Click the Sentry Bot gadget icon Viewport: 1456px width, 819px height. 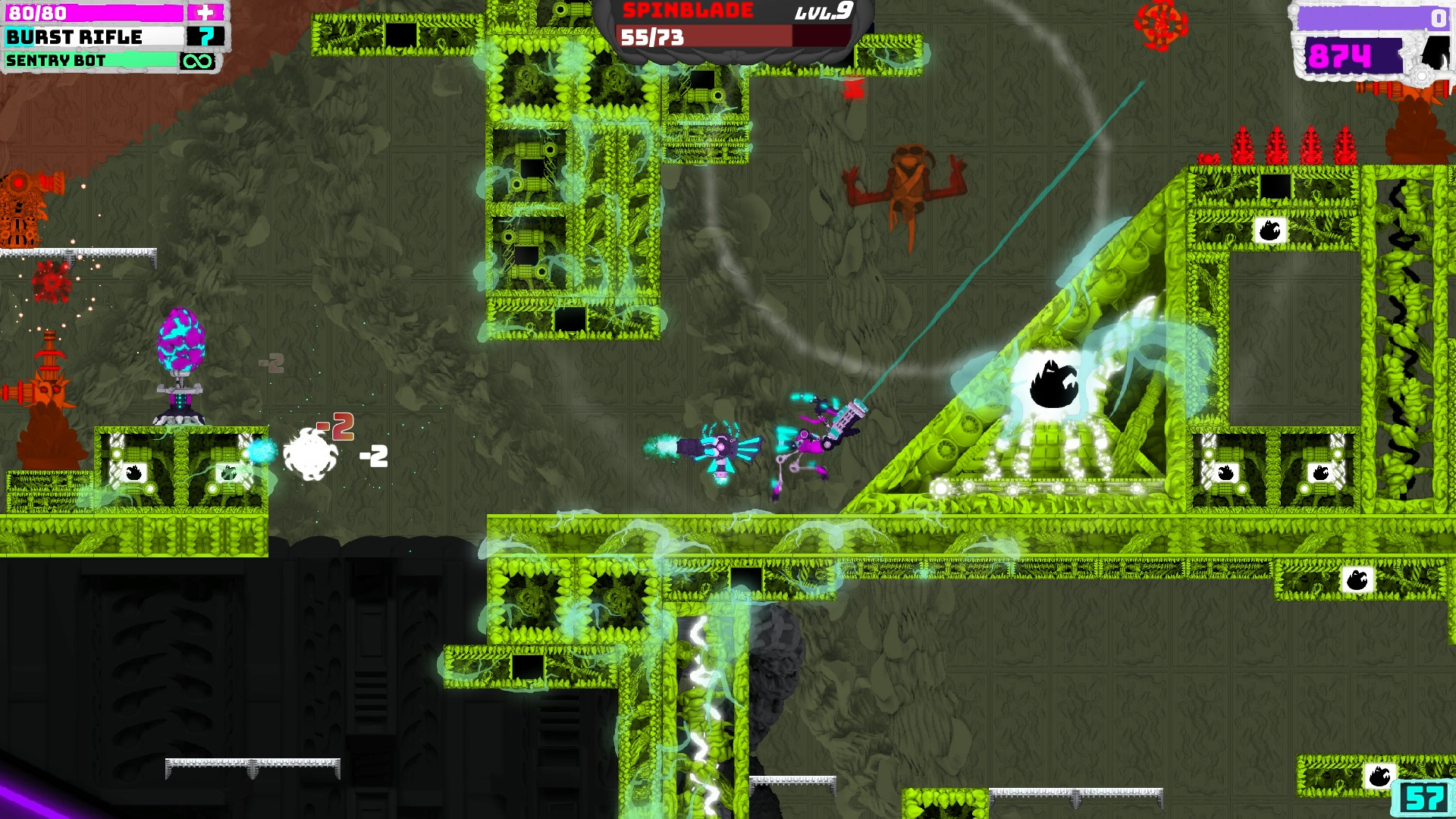tap(57, 61)
